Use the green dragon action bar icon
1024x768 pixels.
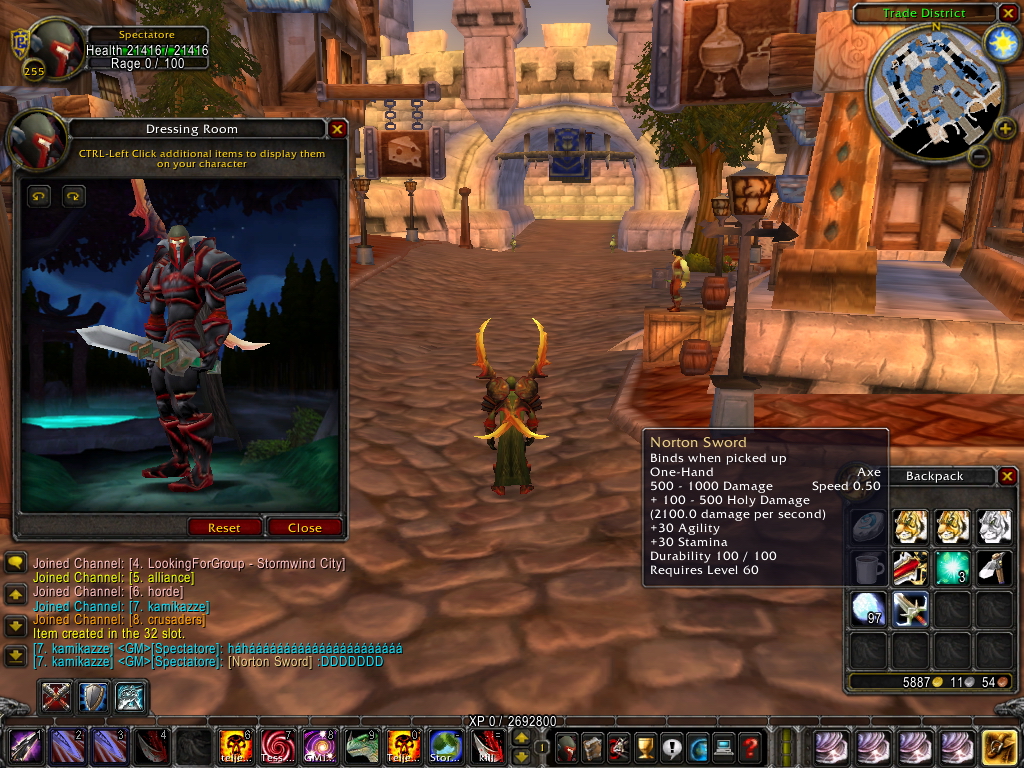360,747
